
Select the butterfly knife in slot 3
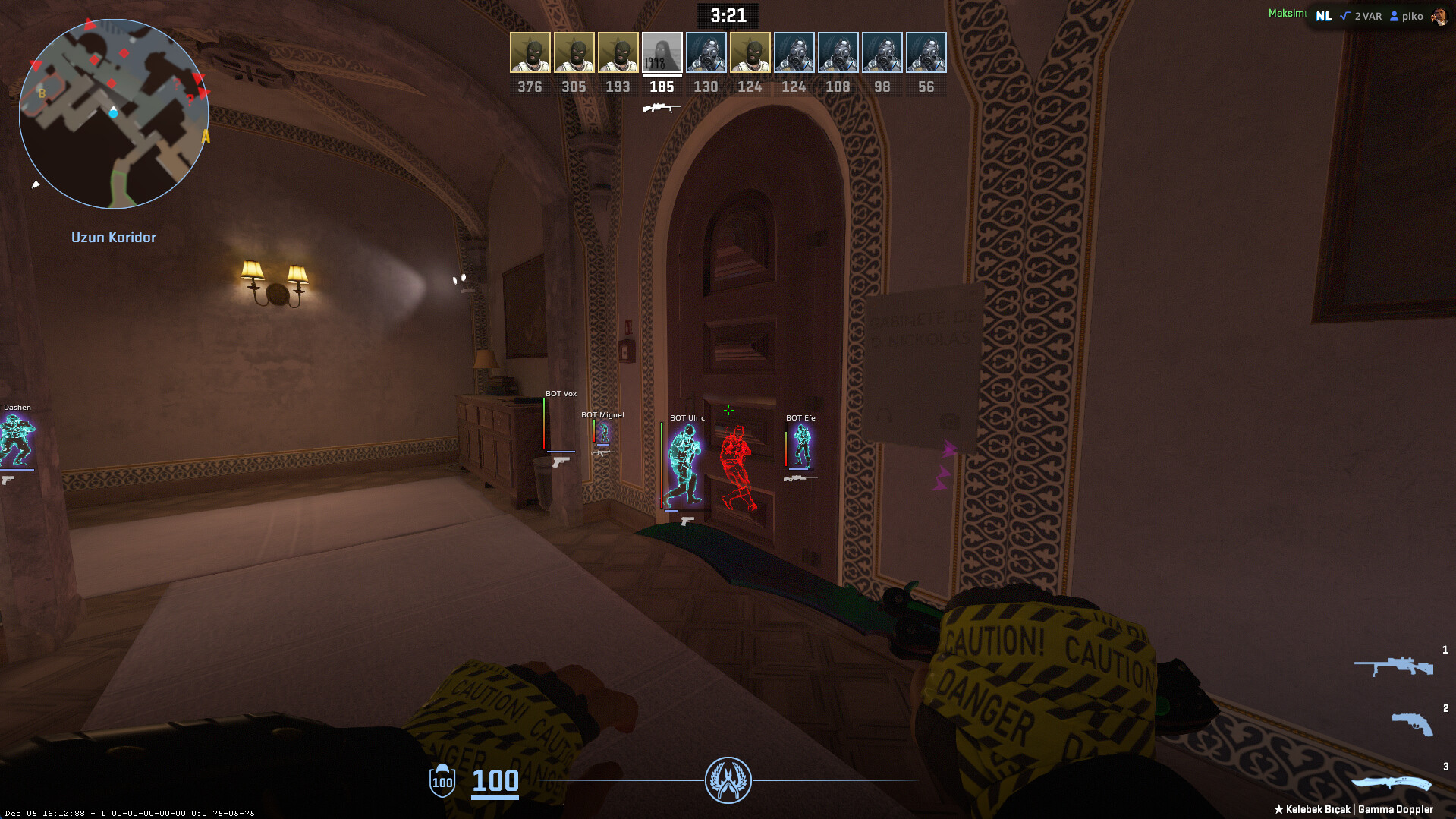1391,783
